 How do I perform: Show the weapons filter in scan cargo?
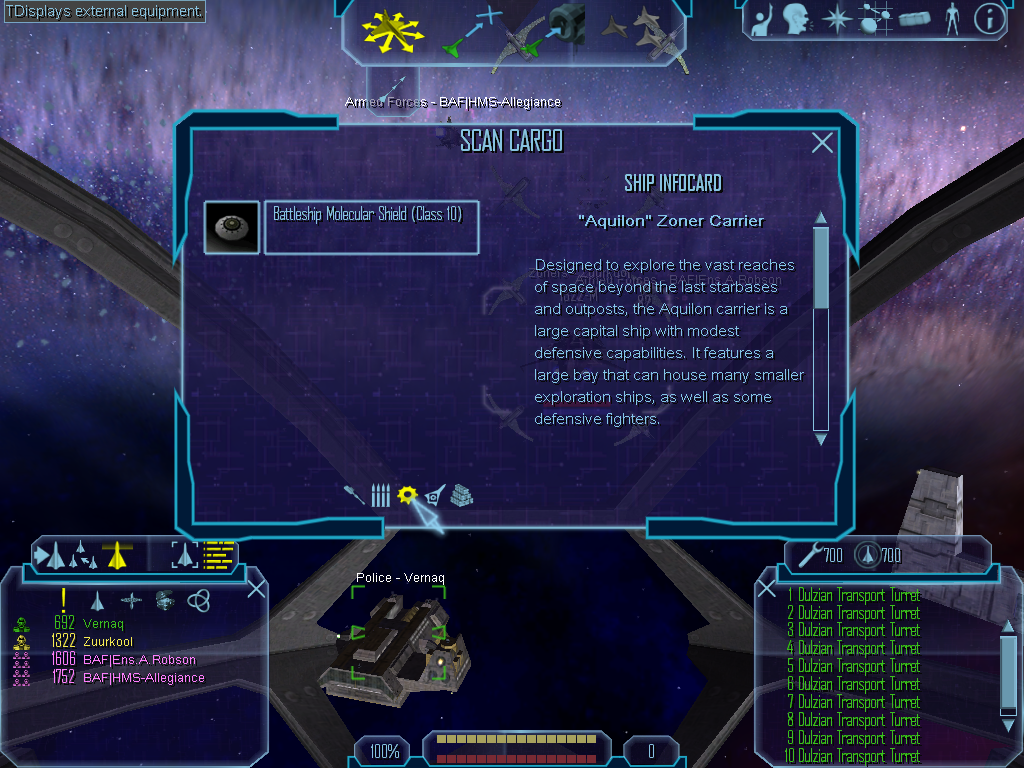(x=354, y=495)
